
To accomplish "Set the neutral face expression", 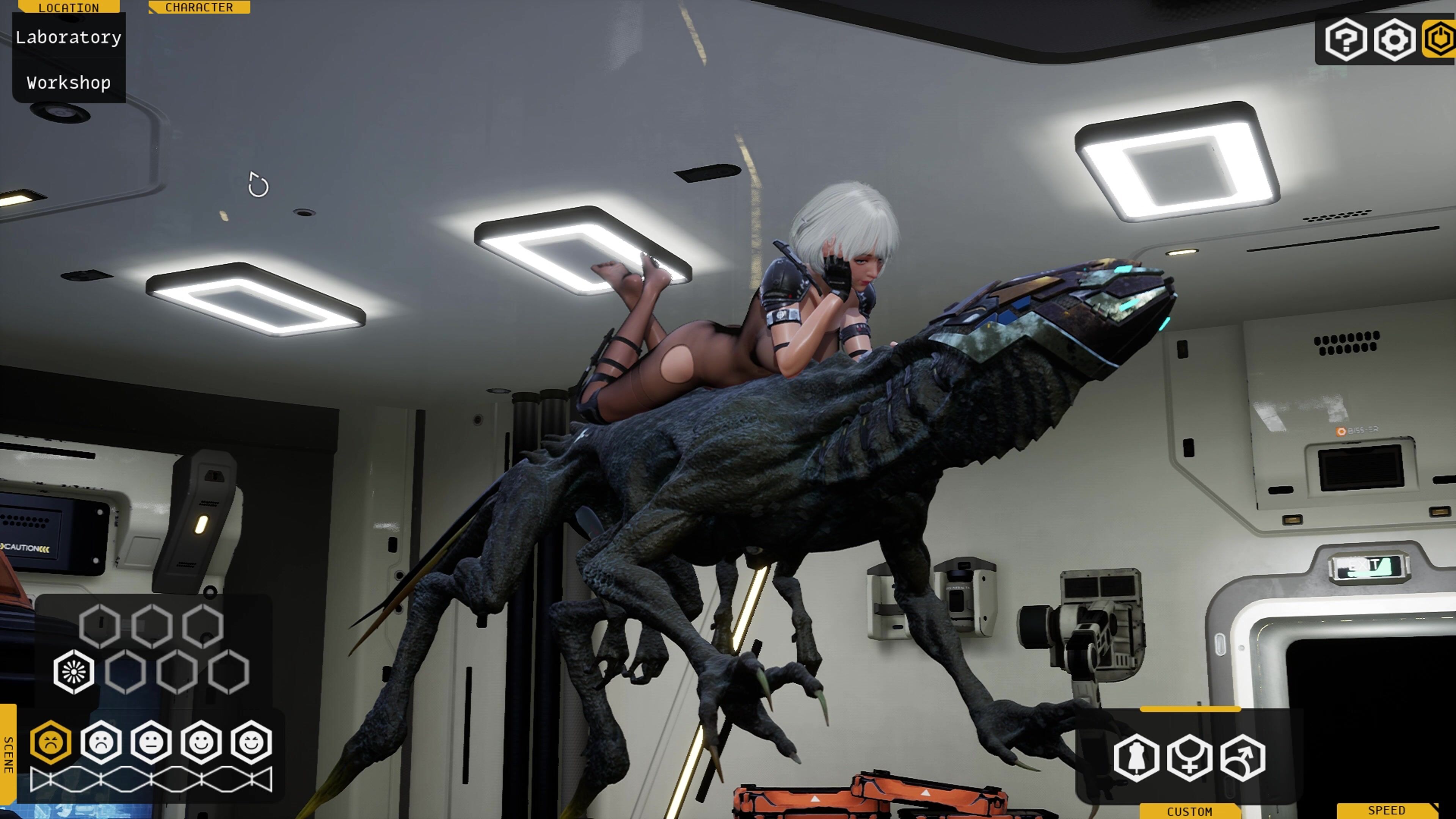I will click(x=151, y=742).
